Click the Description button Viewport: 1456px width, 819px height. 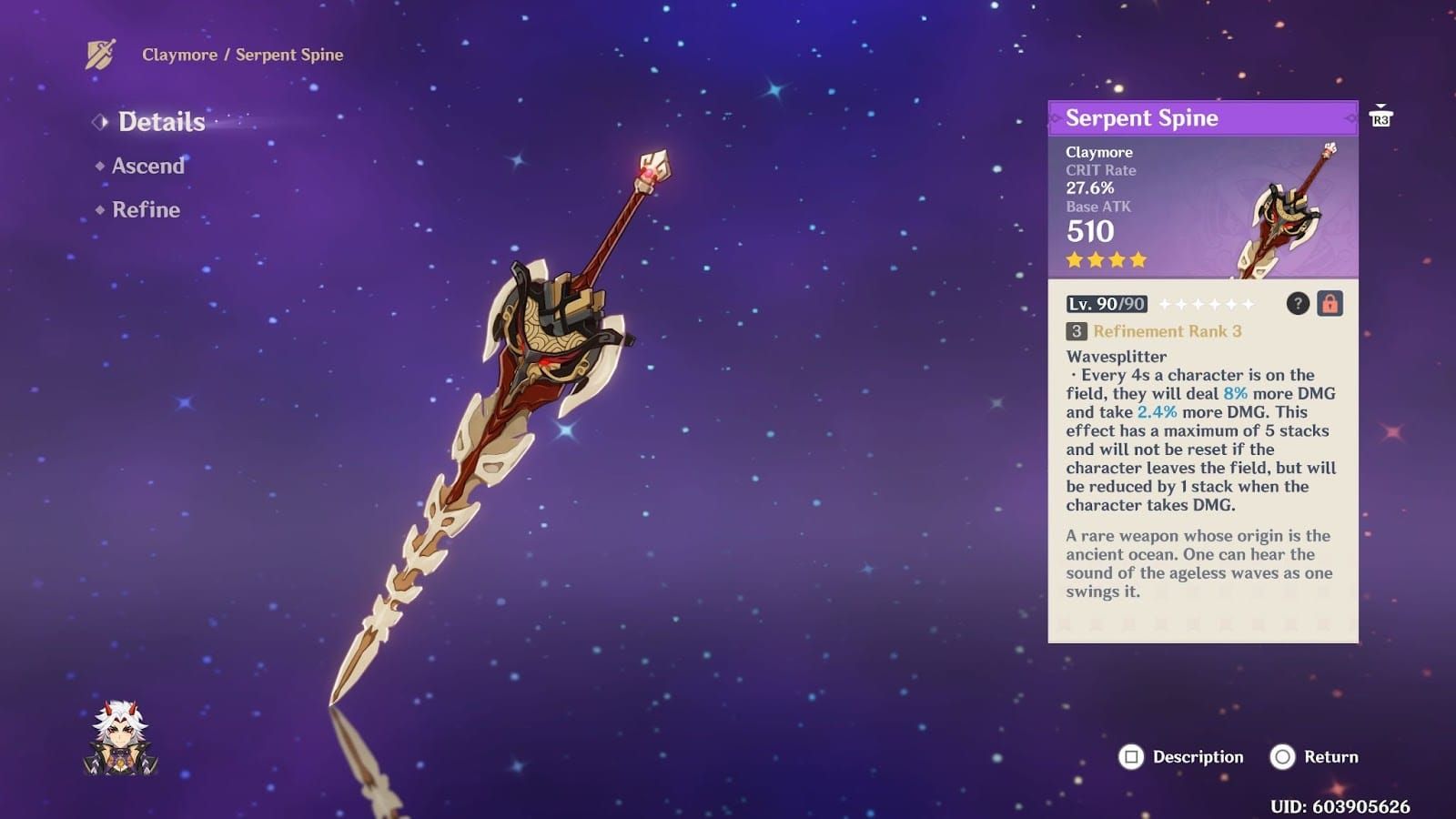click(1183, 756)
